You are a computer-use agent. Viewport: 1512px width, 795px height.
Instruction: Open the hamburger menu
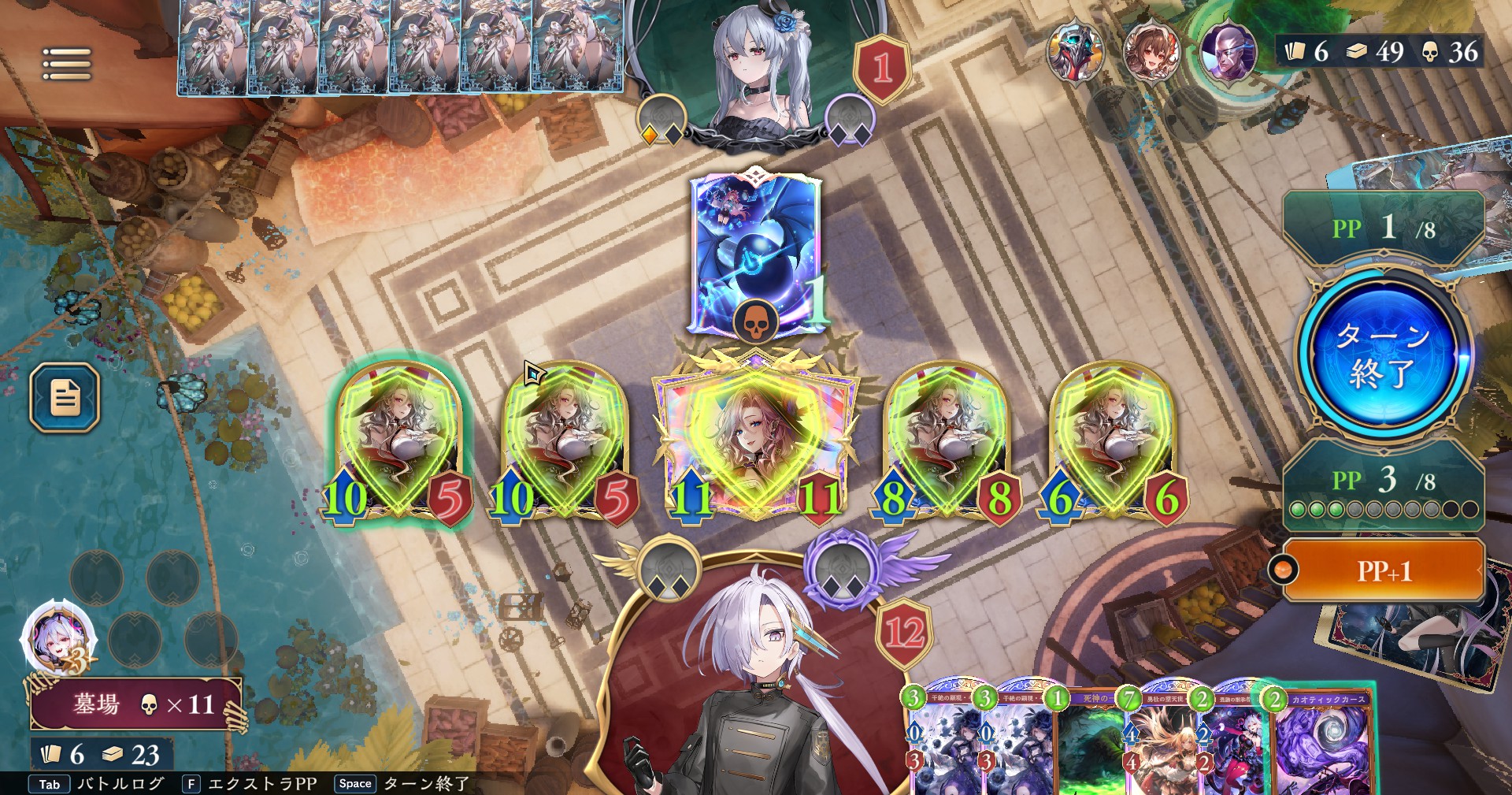click(x=66, y=64)
